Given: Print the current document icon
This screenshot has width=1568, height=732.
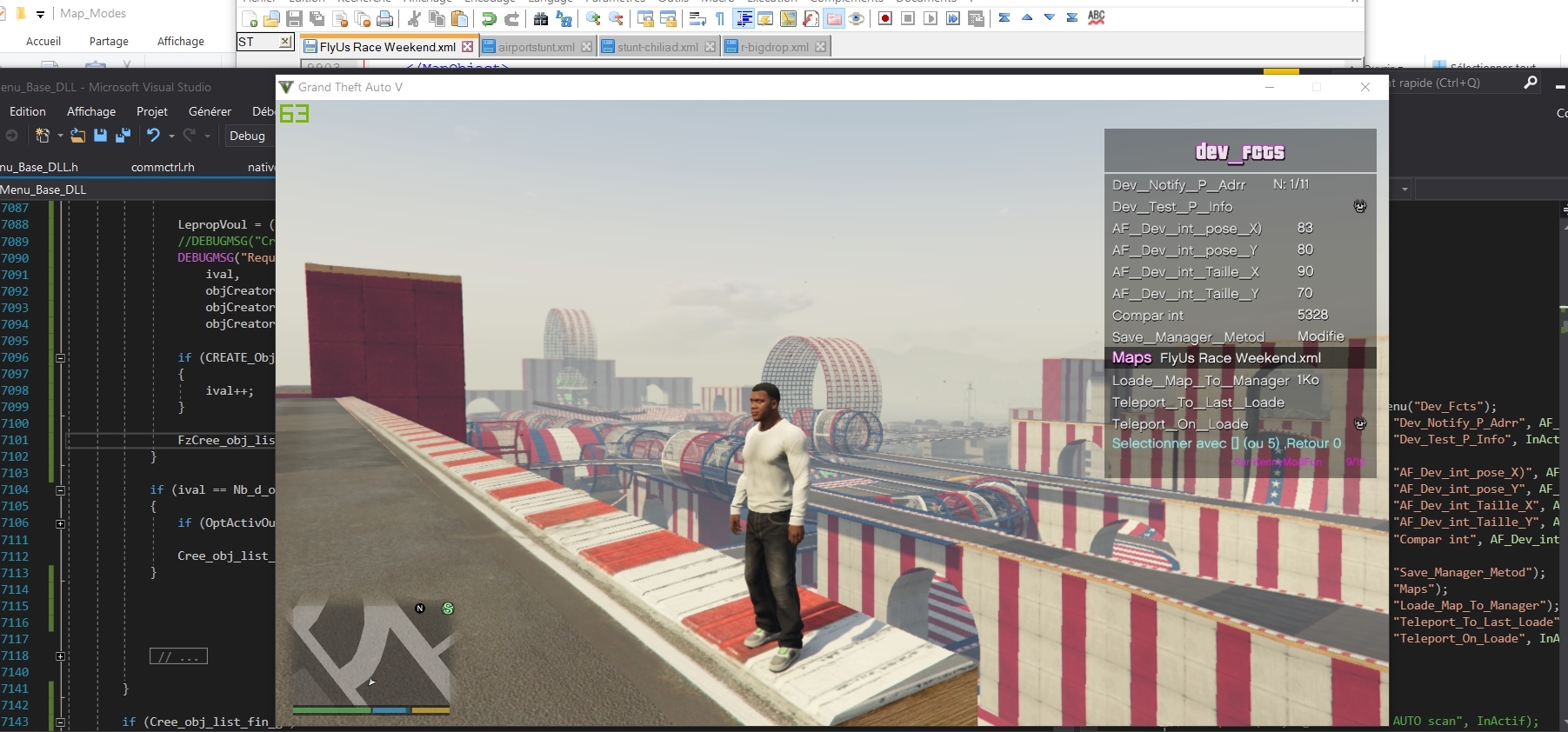Looking at the screenshot, I should coord(385,18).
